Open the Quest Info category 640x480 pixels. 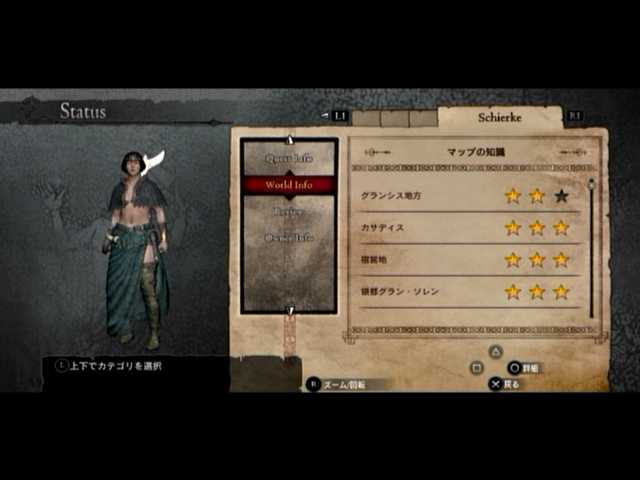pos(289,158)
